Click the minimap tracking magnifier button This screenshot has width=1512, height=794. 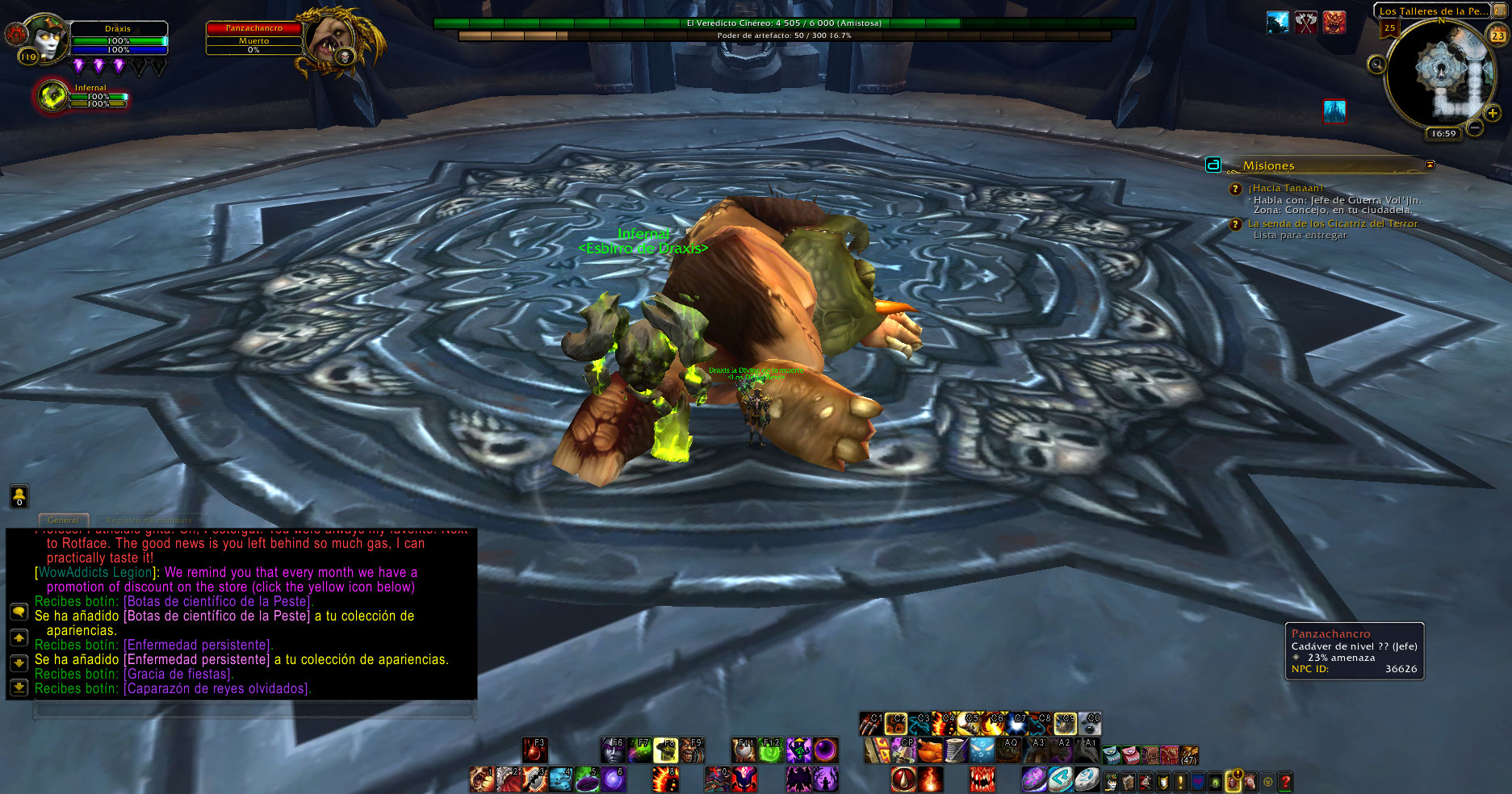[1376, 65]
